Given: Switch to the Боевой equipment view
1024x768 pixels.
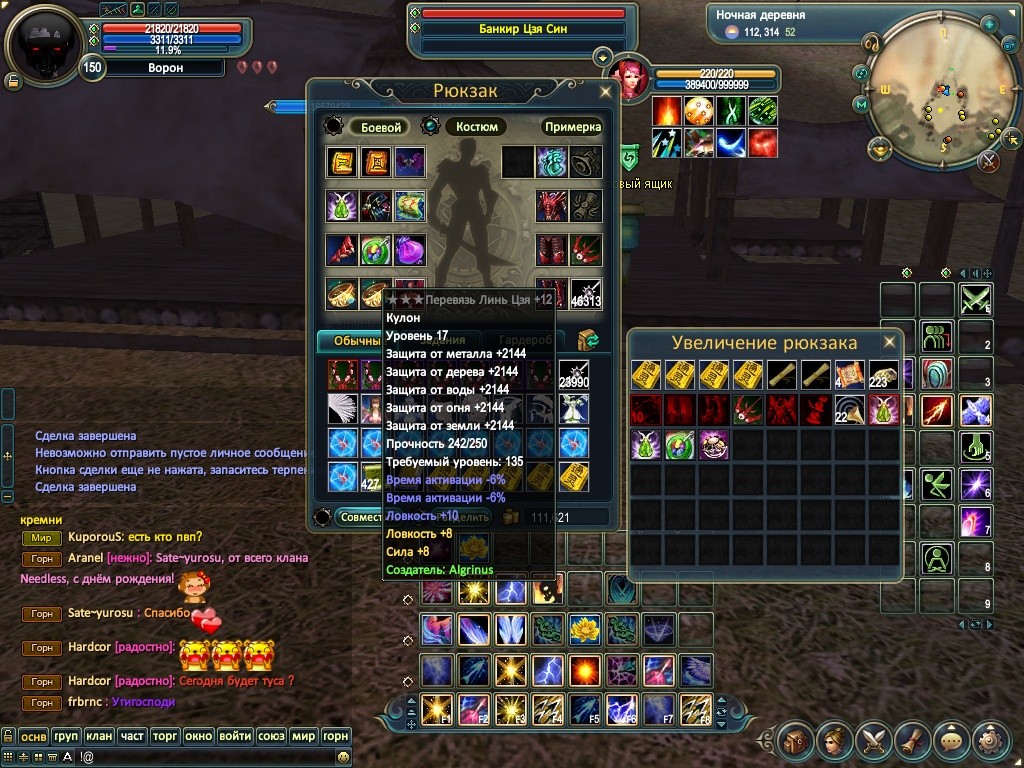Looking at the screenshot, I should tap(381, 127).
